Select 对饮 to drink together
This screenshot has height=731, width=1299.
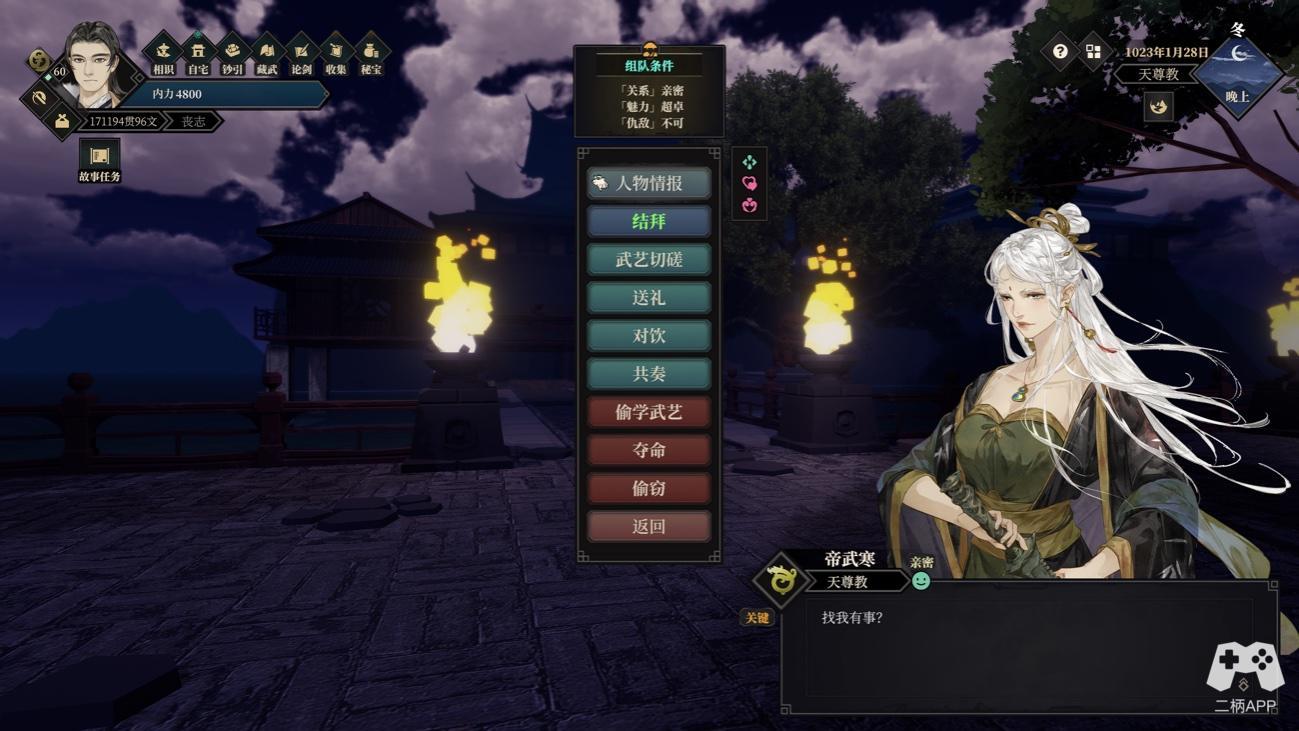[x=649, y=336]
